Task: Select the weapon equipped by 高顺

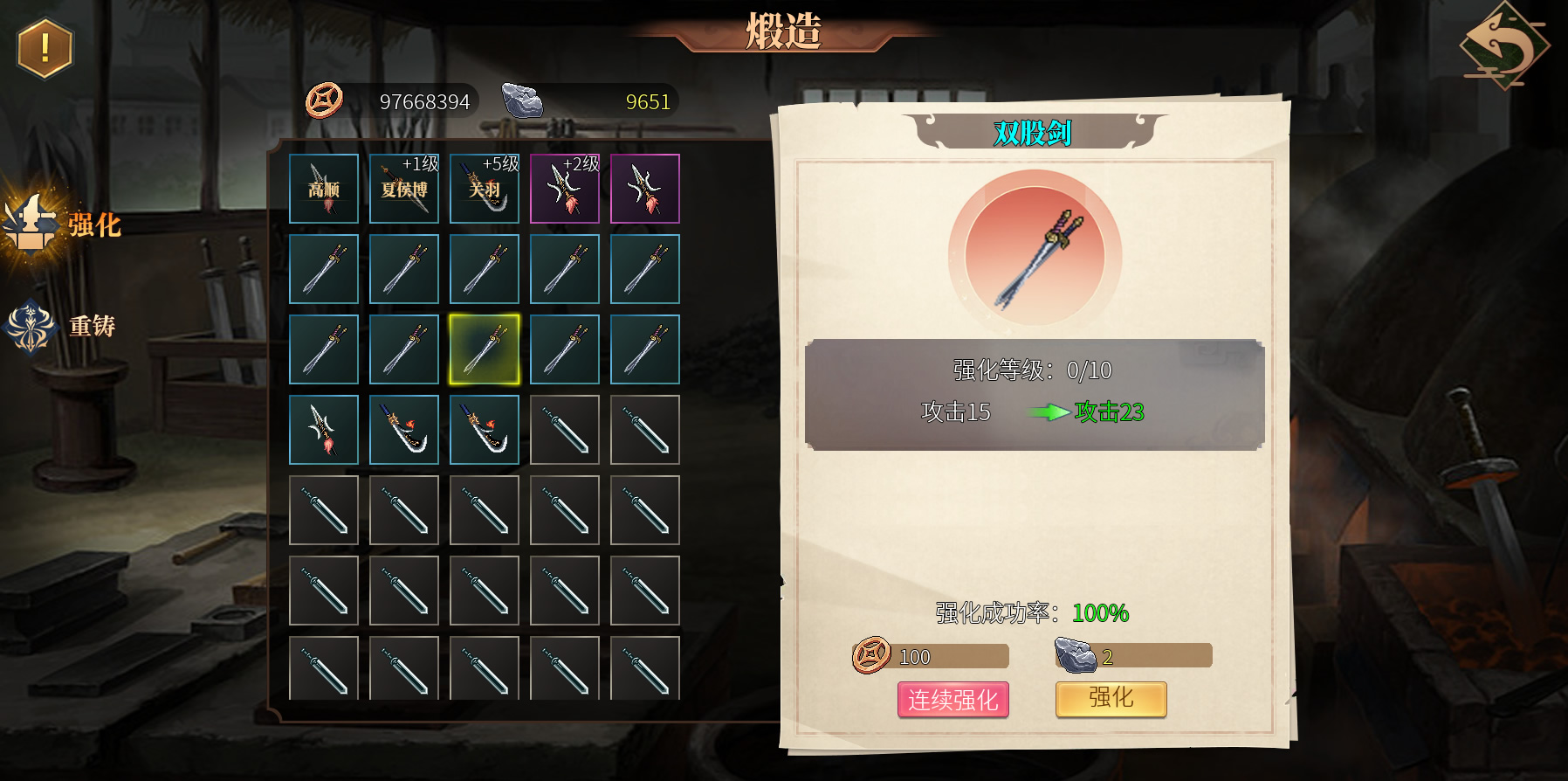Action: 324,189
